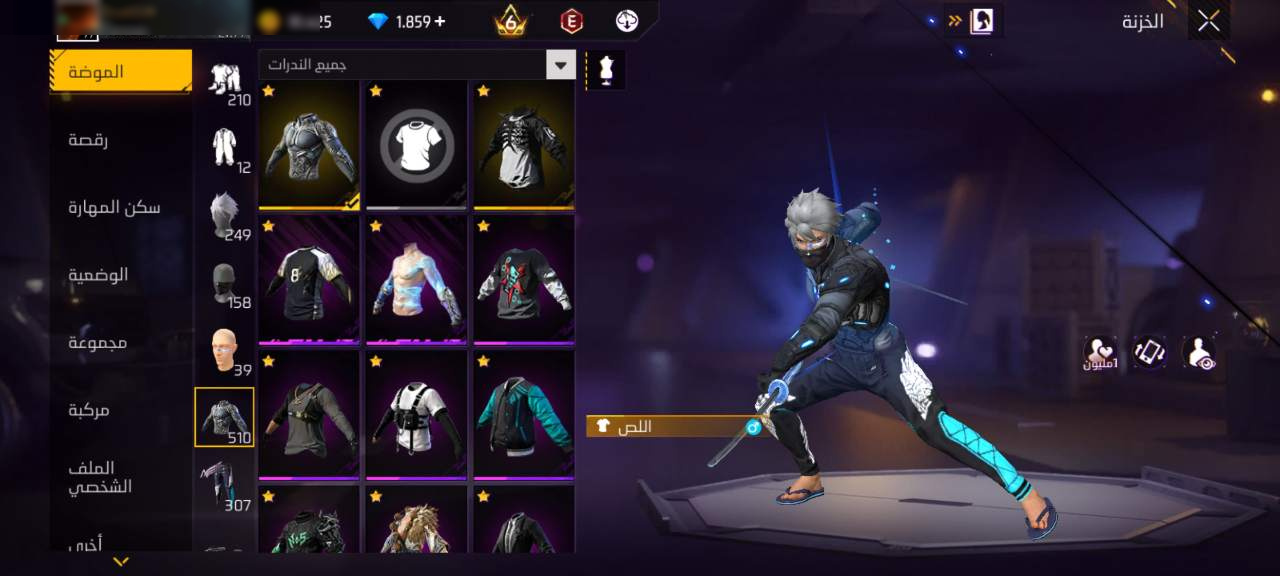Screen dimensions: 1280x576
Task: Select the default white t-shirt item
Action: click(417, 145)
